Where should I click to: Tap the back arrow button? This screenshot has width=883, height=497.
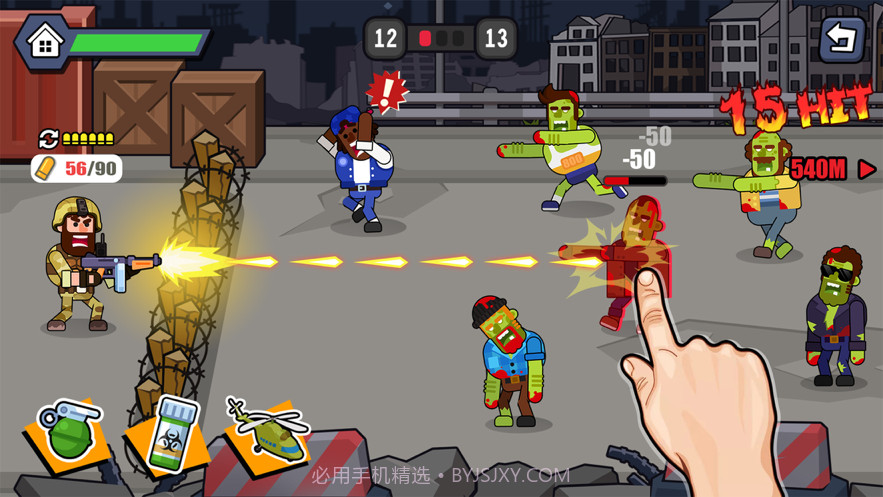[x=841, y=39]
